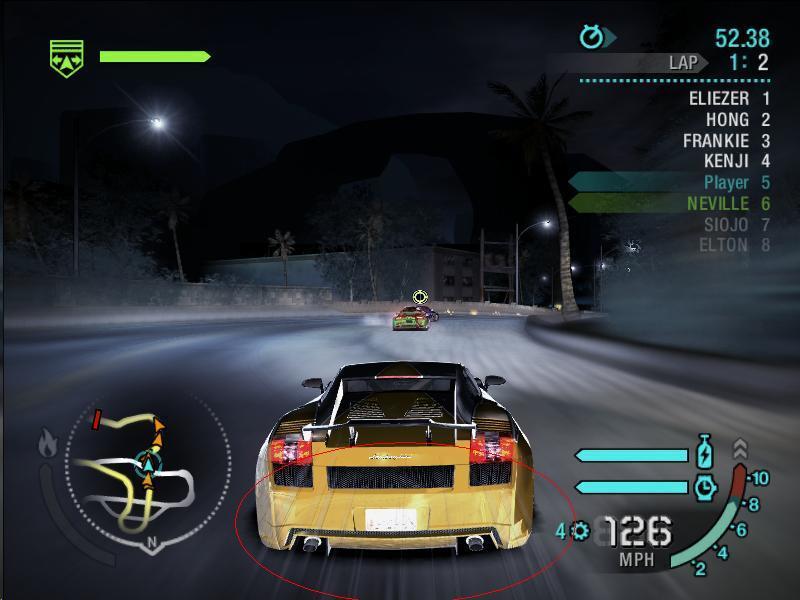Click the speedbreaker stopwatch icon
The height and width of the screenshot is (600, 800).
tap(706, 486)
